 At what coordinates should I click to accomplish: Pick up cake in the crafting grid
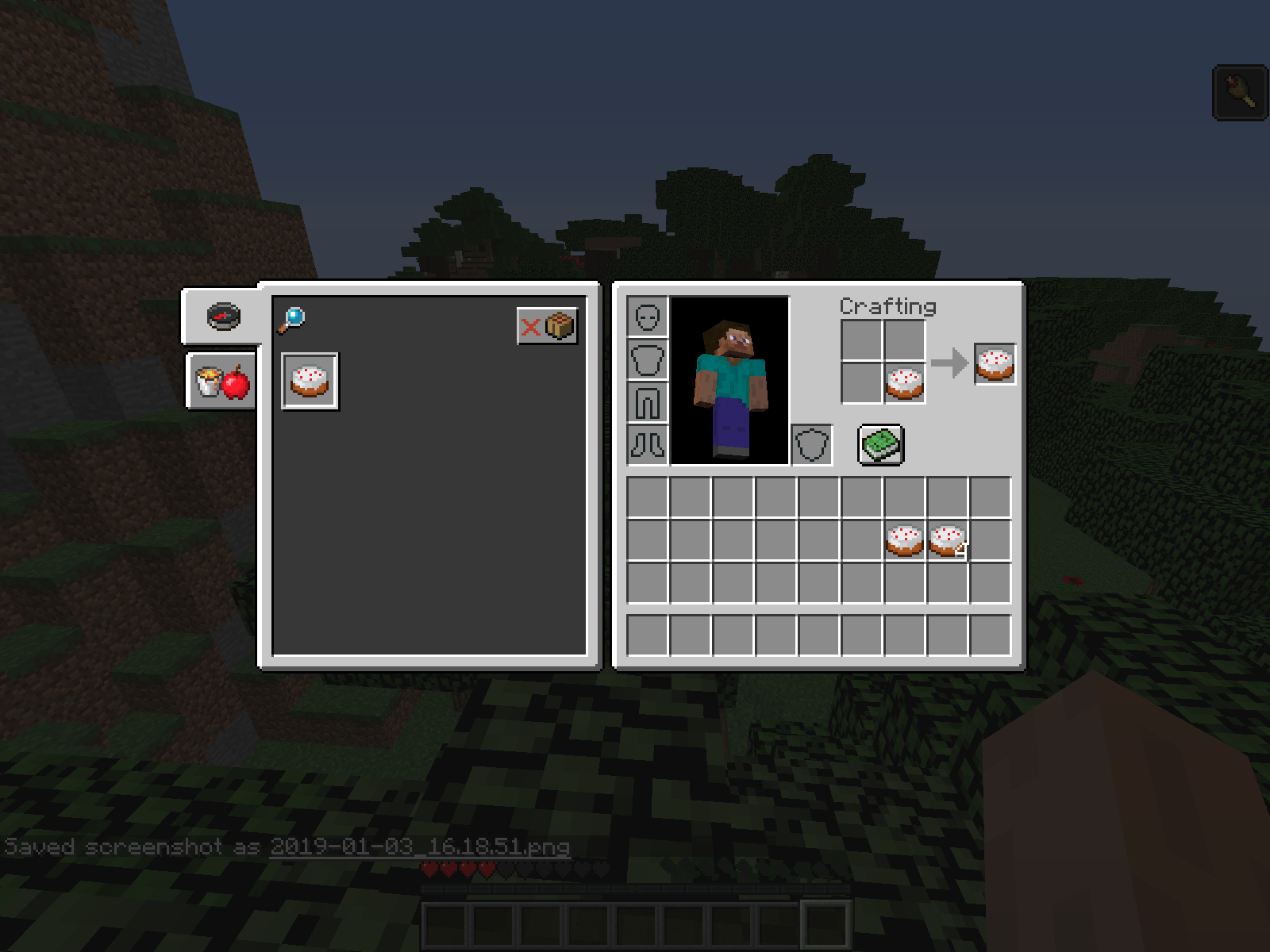coord(904,383)
